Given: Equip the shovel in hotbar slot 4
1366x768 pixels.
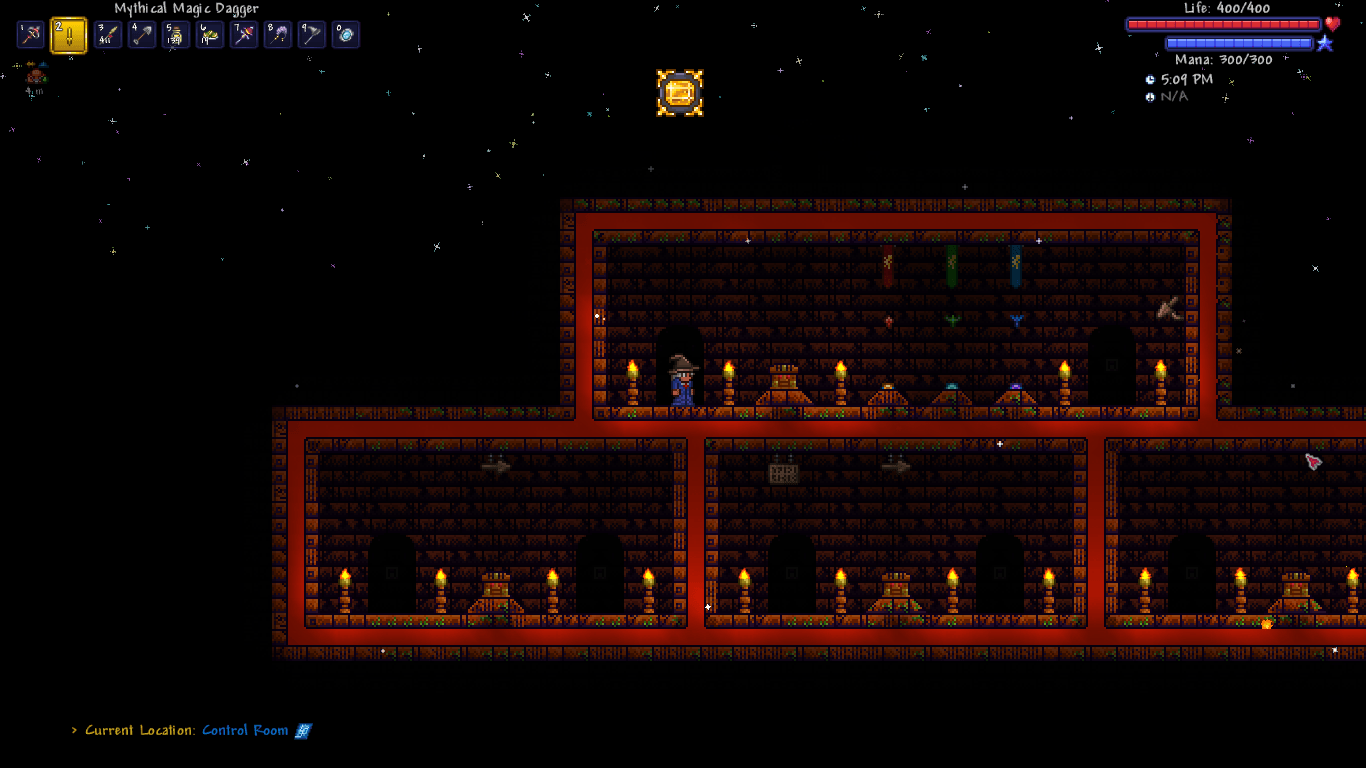Looking at the screenshot, I should [x=142, y=35].
